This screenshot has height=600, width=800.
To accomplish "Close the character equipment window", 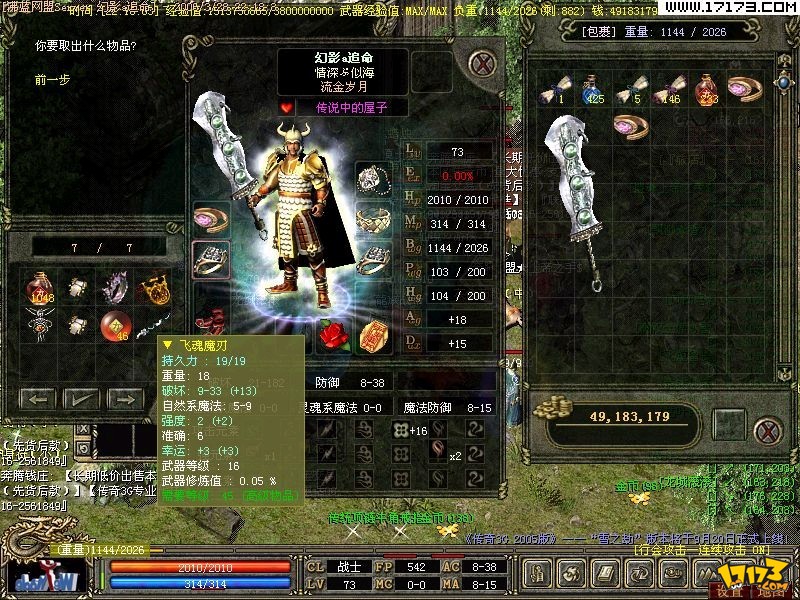I will [484, 63].
